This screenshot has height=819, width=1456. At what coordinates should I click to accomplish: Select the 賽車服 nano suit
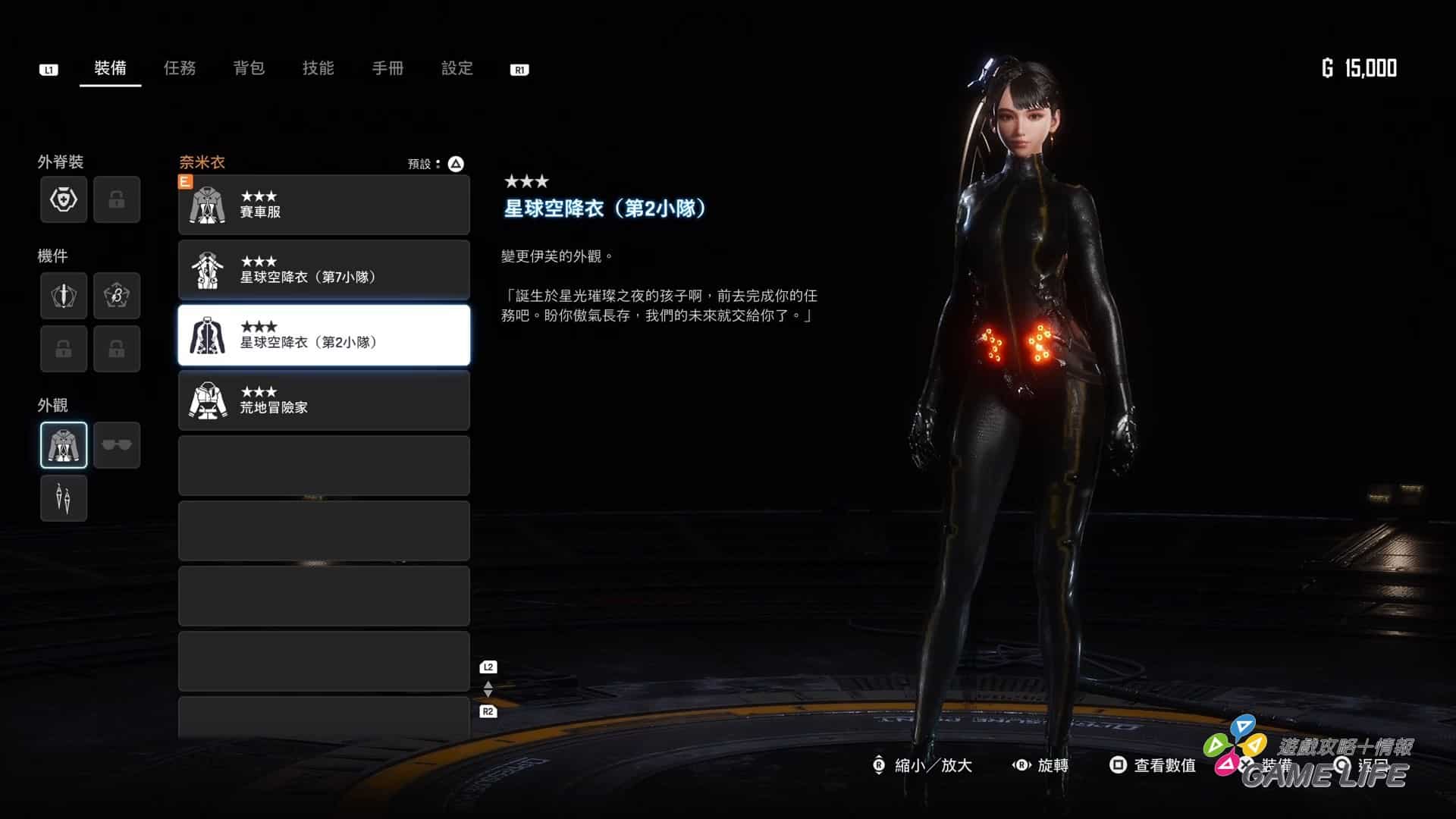[324, 205]
